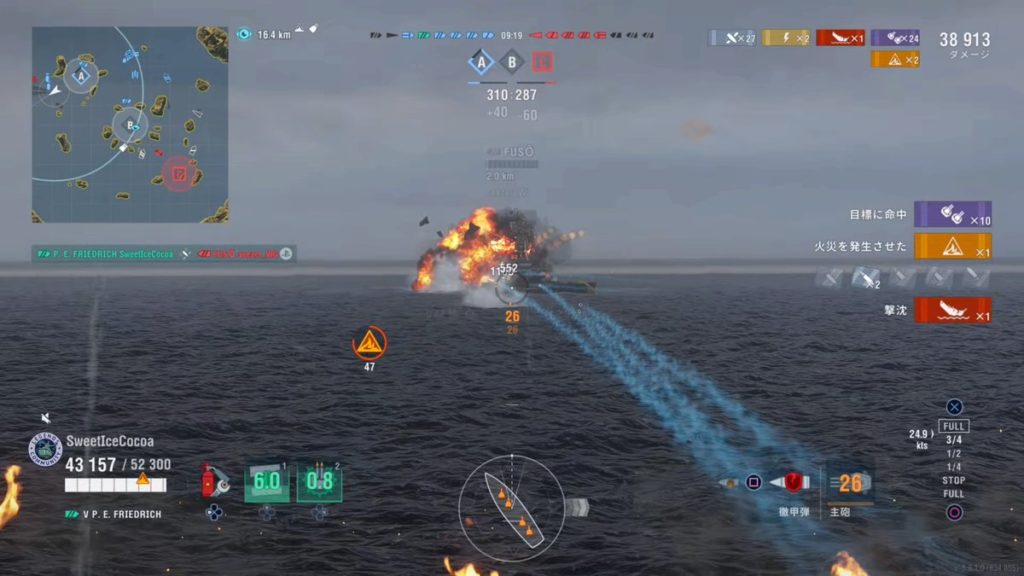Viewport: 1024px width, 576px height.
Task: Click the ship destroyed ribbon at top
Action: (x=840, y=38)
